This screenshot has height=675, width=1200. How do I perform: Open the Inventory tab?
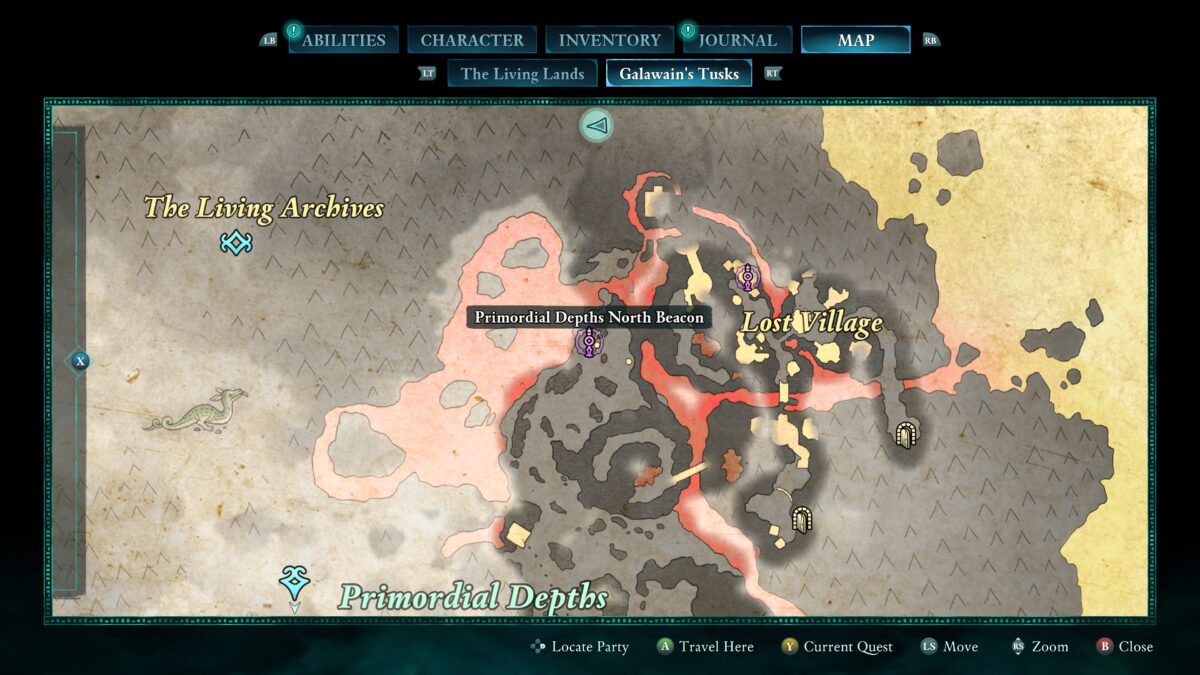tap(609, 40)
